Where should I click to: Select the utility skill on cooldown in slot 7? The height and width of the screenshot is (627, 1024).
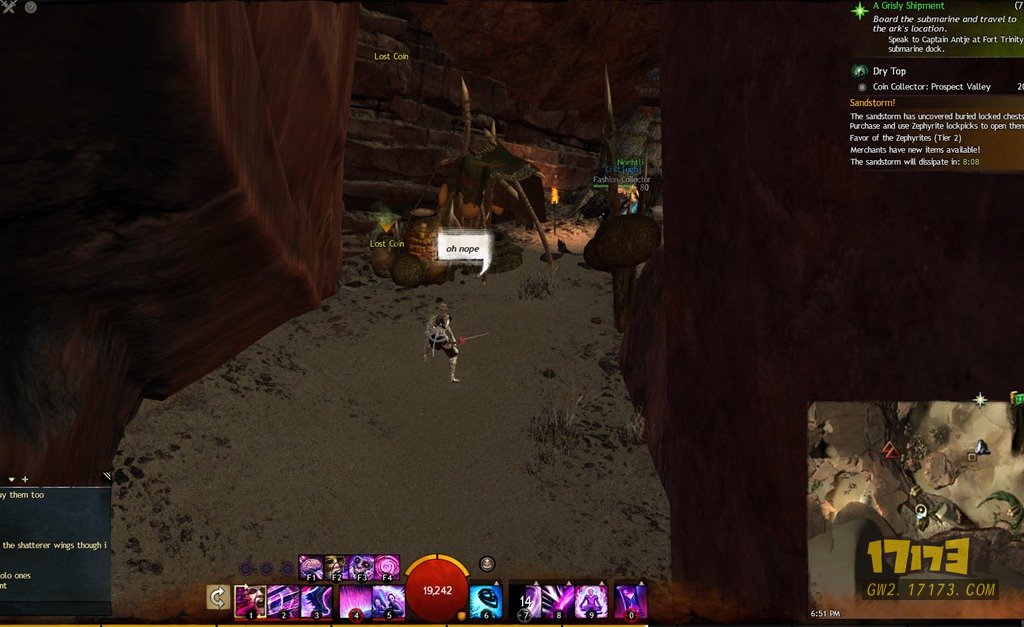click(x=525, y=601)
